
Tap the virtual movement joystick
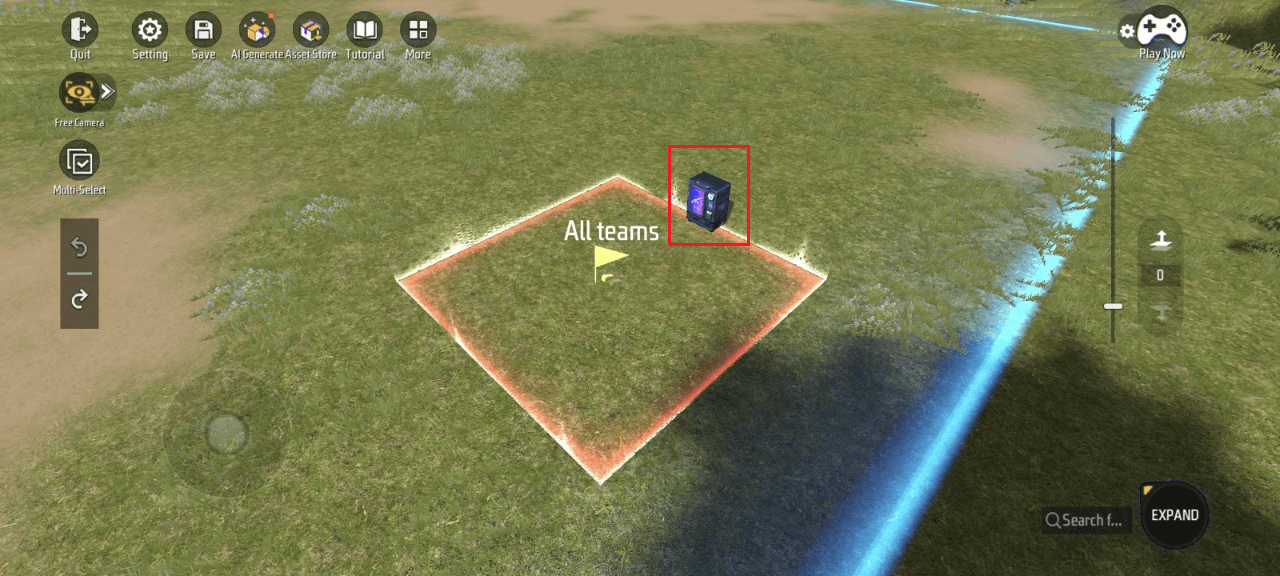point(226,433)
